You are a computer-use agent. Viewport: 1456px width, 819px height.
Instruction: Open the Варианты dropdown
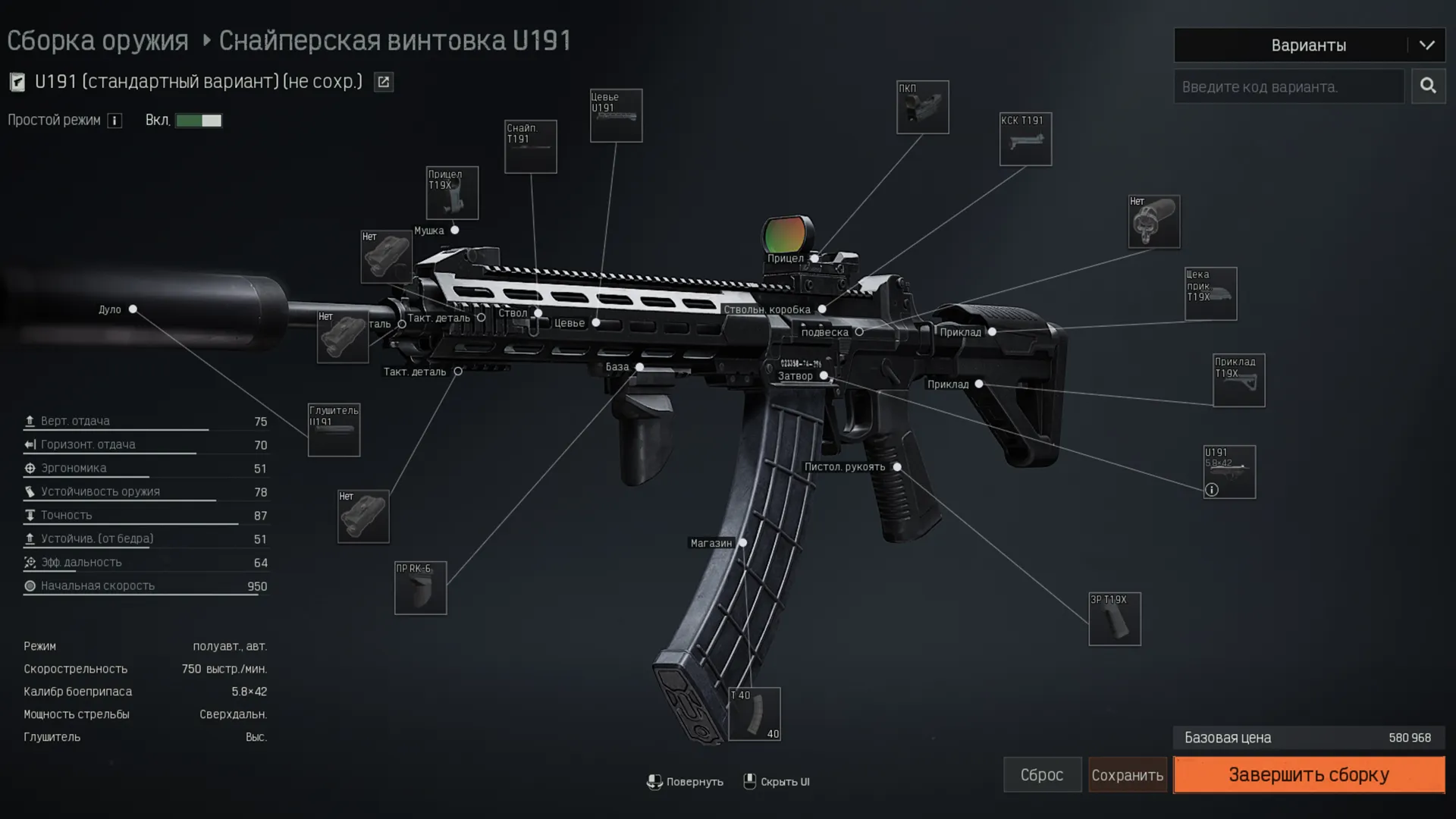click(x=1309, y=45)
